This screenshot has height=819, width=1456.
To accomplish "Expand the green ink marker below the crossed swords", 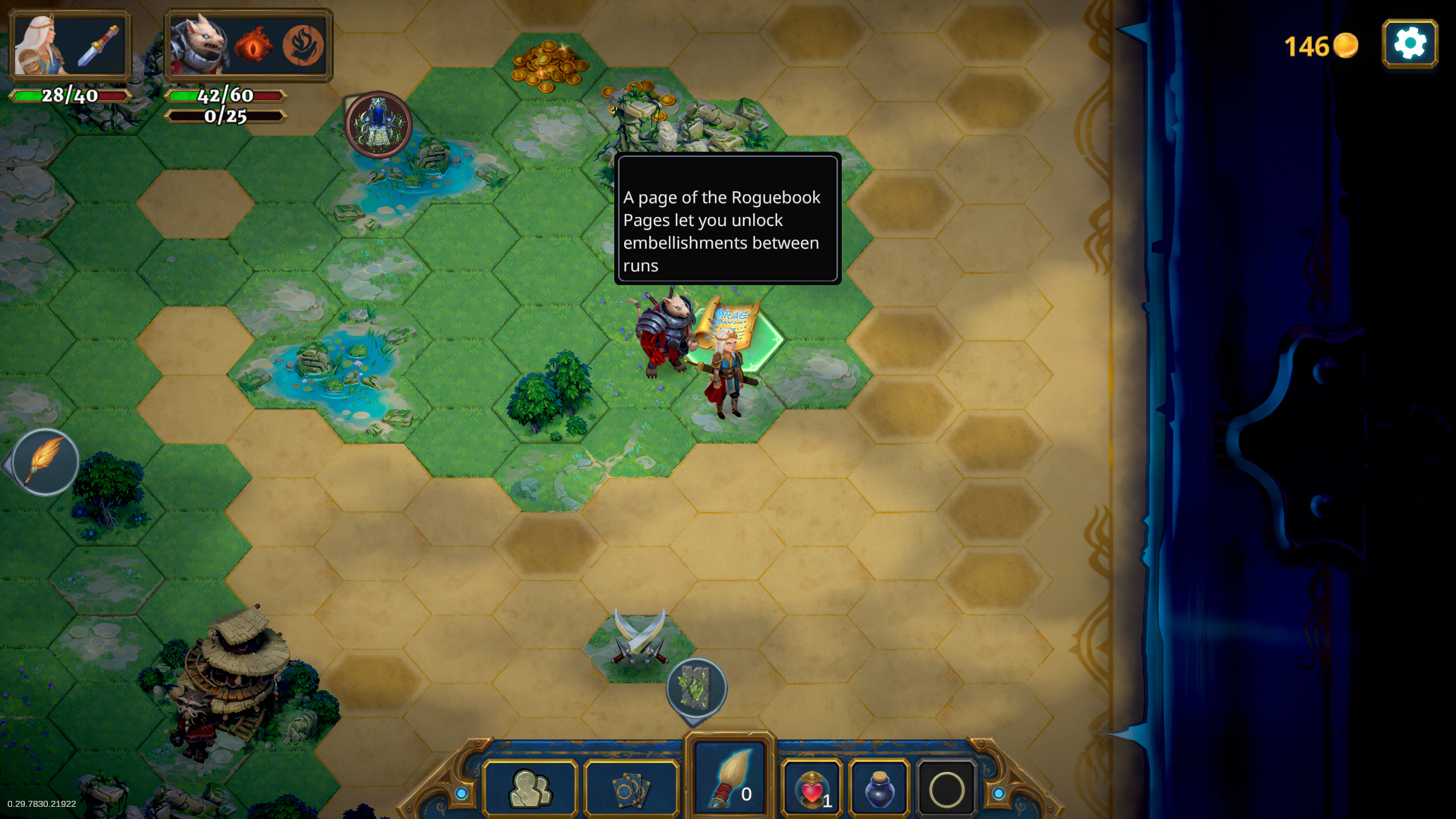I will coord(698,689).
